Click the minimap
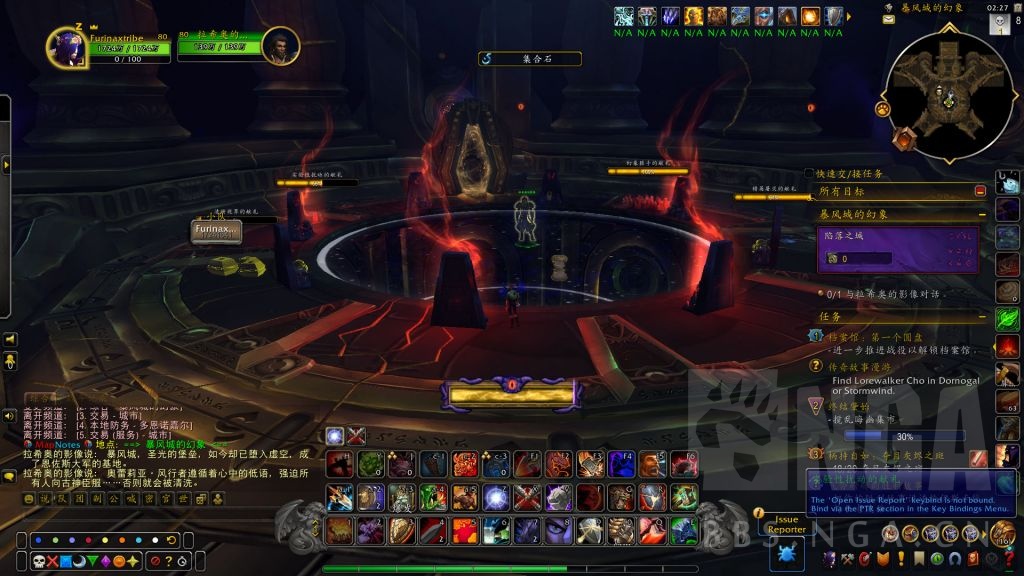 945,97
